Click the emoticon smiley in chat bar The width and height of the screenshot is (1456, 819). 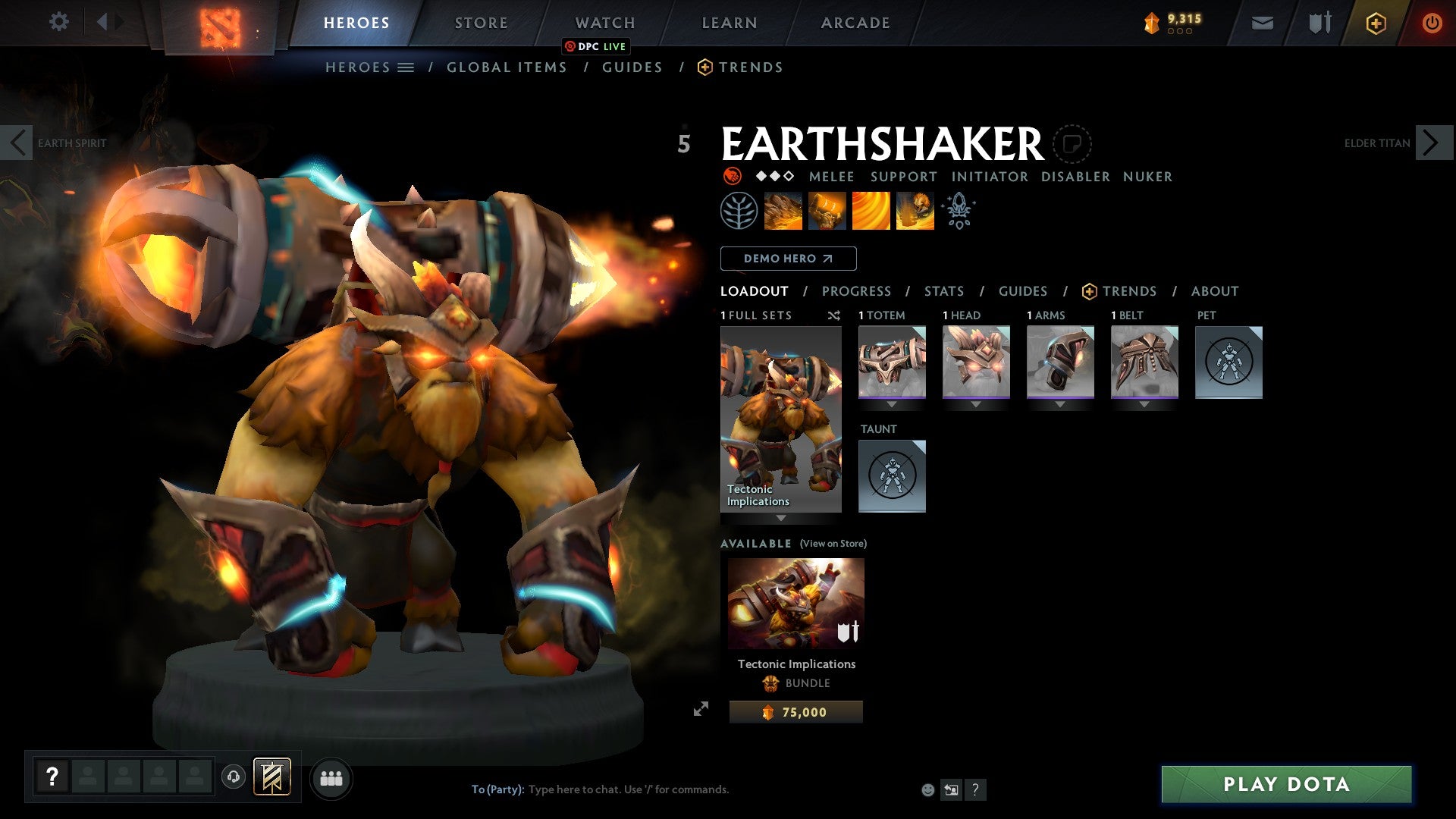927,789
